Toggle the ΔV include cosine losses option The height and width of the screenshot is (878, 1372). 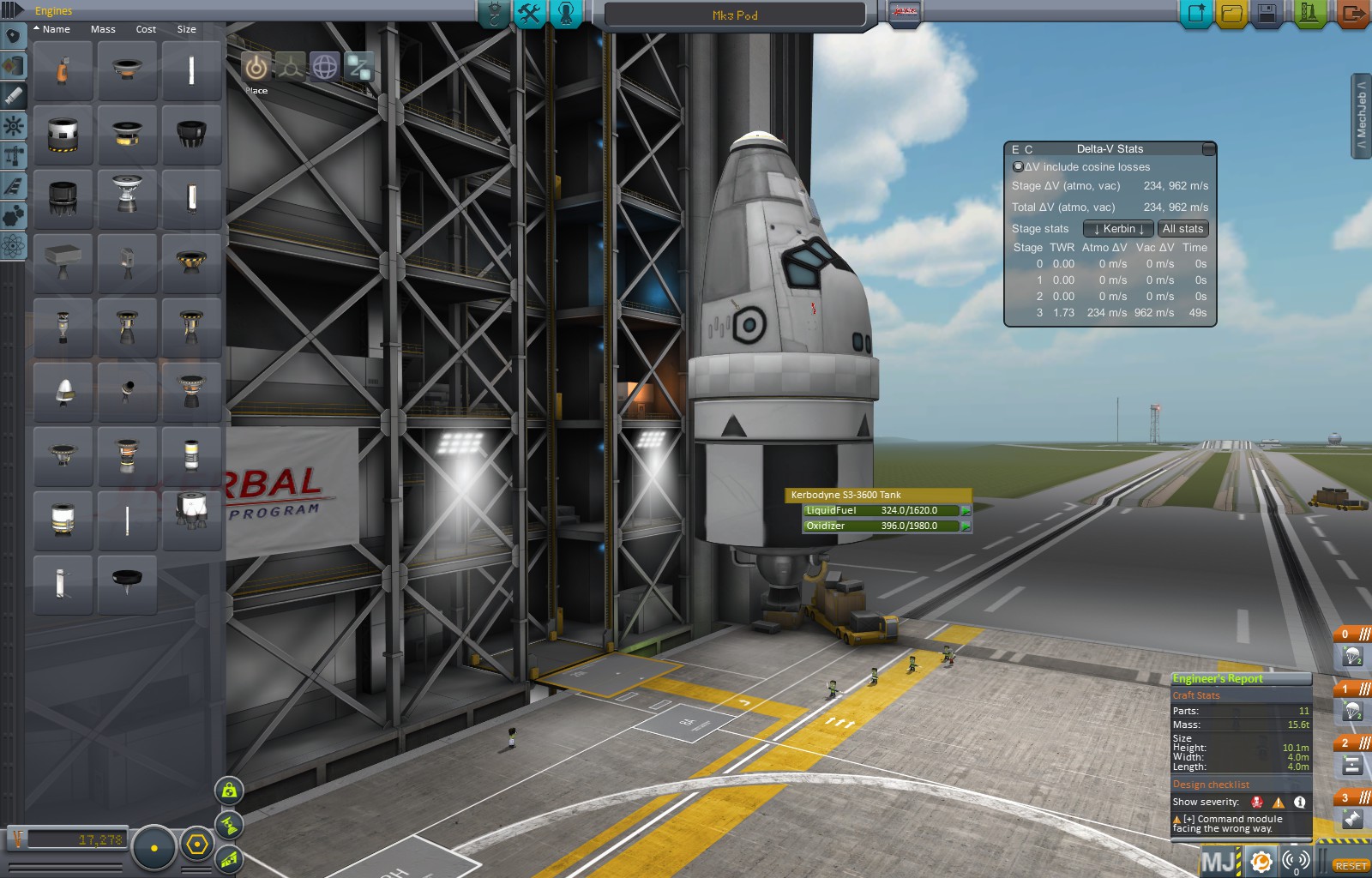pyautogui.click(x=1018, y=167)
